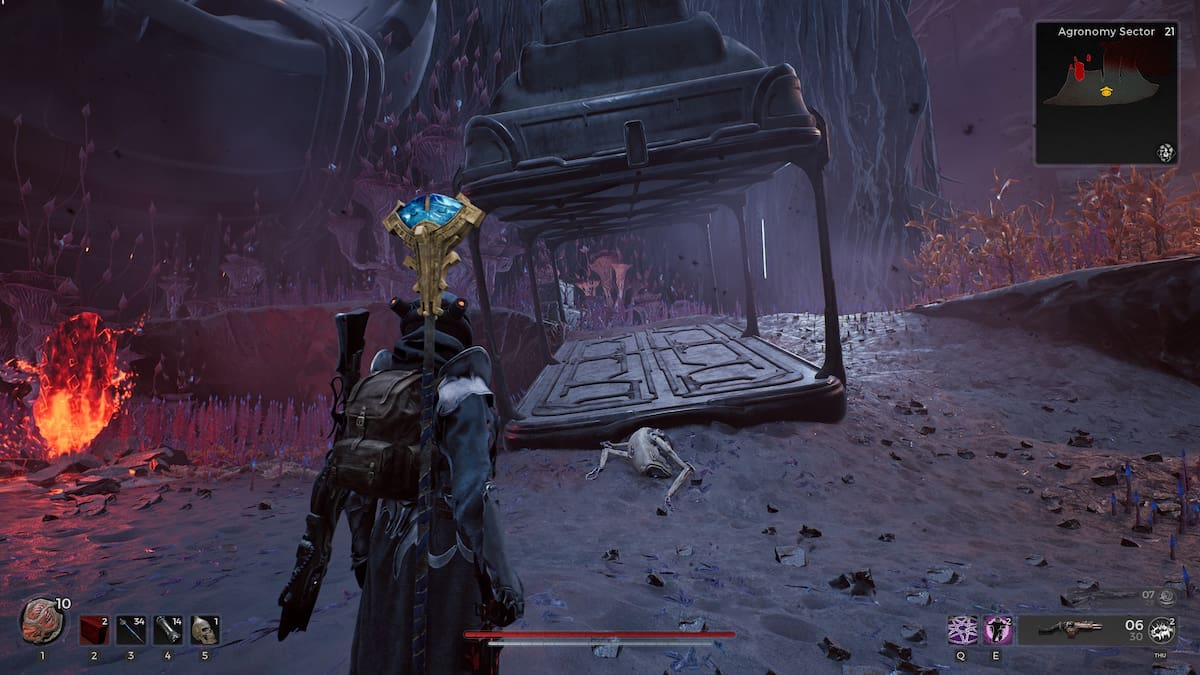Select the metal canister item in slot 4
This screenshot has height=675, width=1200.
pyautogui.click(x=168, y=630)
